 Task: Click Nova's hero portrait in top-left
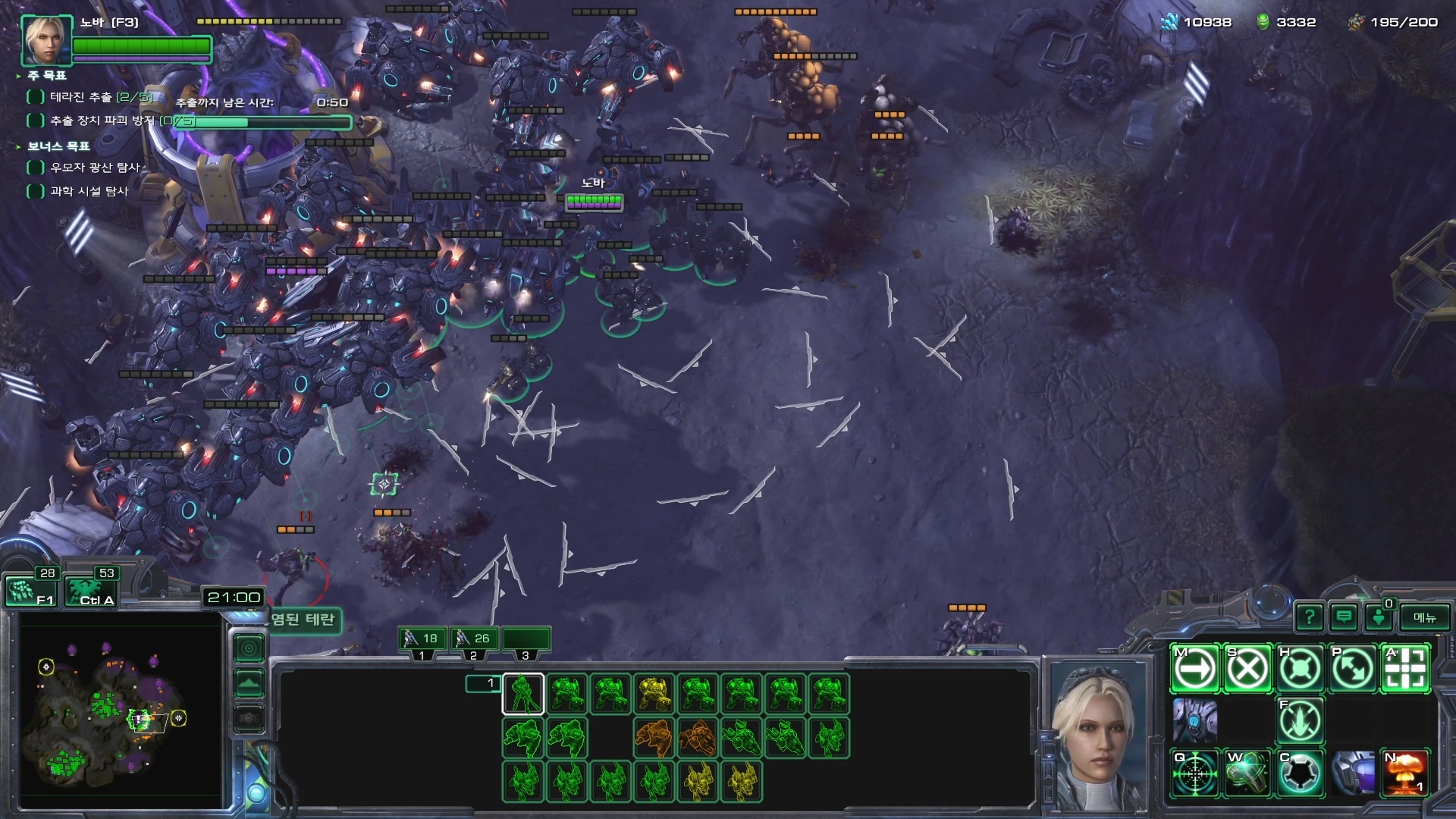pos(45,39)
